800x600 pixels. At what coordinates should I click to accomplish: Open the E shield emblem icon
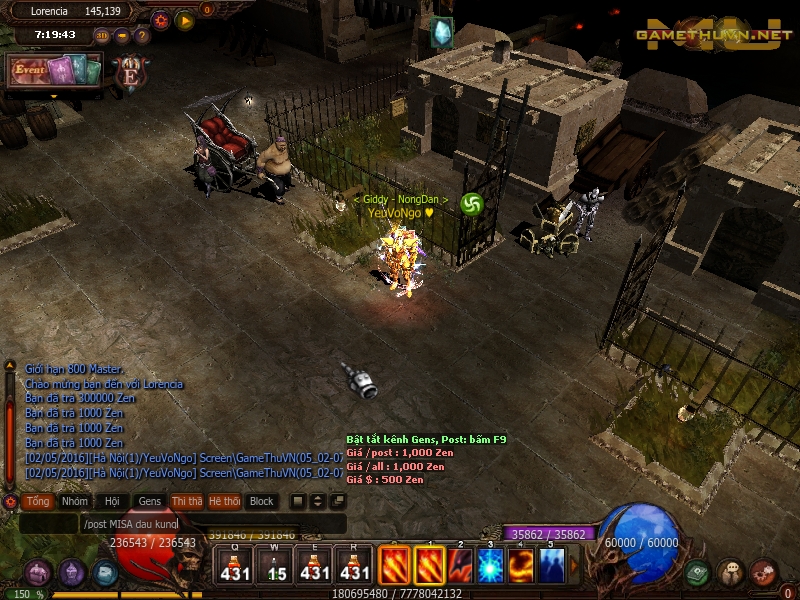(x=130, y=72)
